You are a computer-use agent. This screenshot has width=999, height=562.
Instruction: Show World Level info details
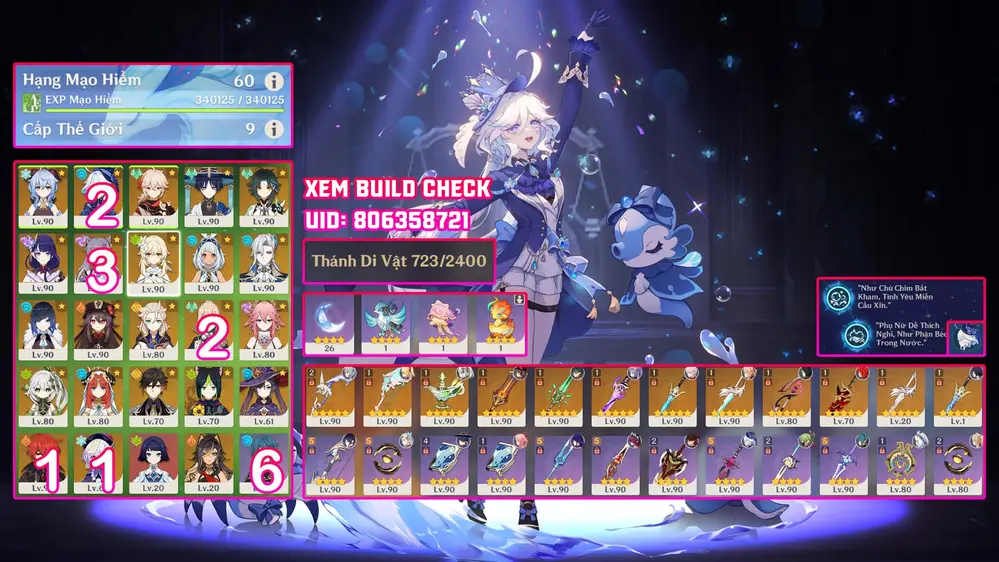click(274, 129)
